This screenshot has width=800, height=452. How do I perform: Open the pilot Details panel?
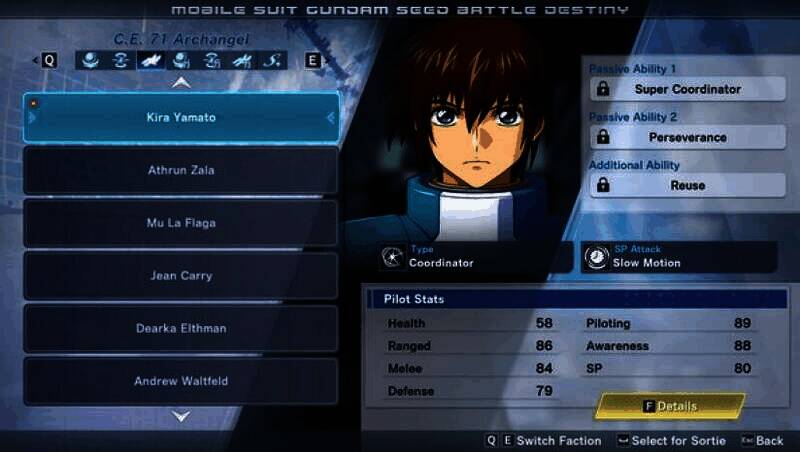(x=670, y=406)
